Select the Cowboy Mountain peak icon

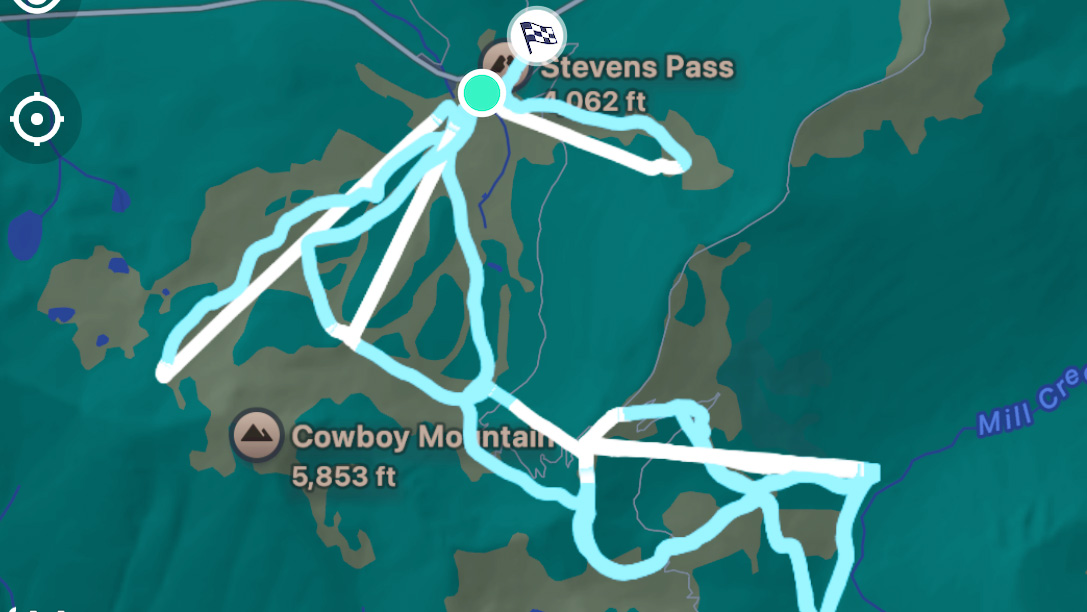(x=257, y=435)
